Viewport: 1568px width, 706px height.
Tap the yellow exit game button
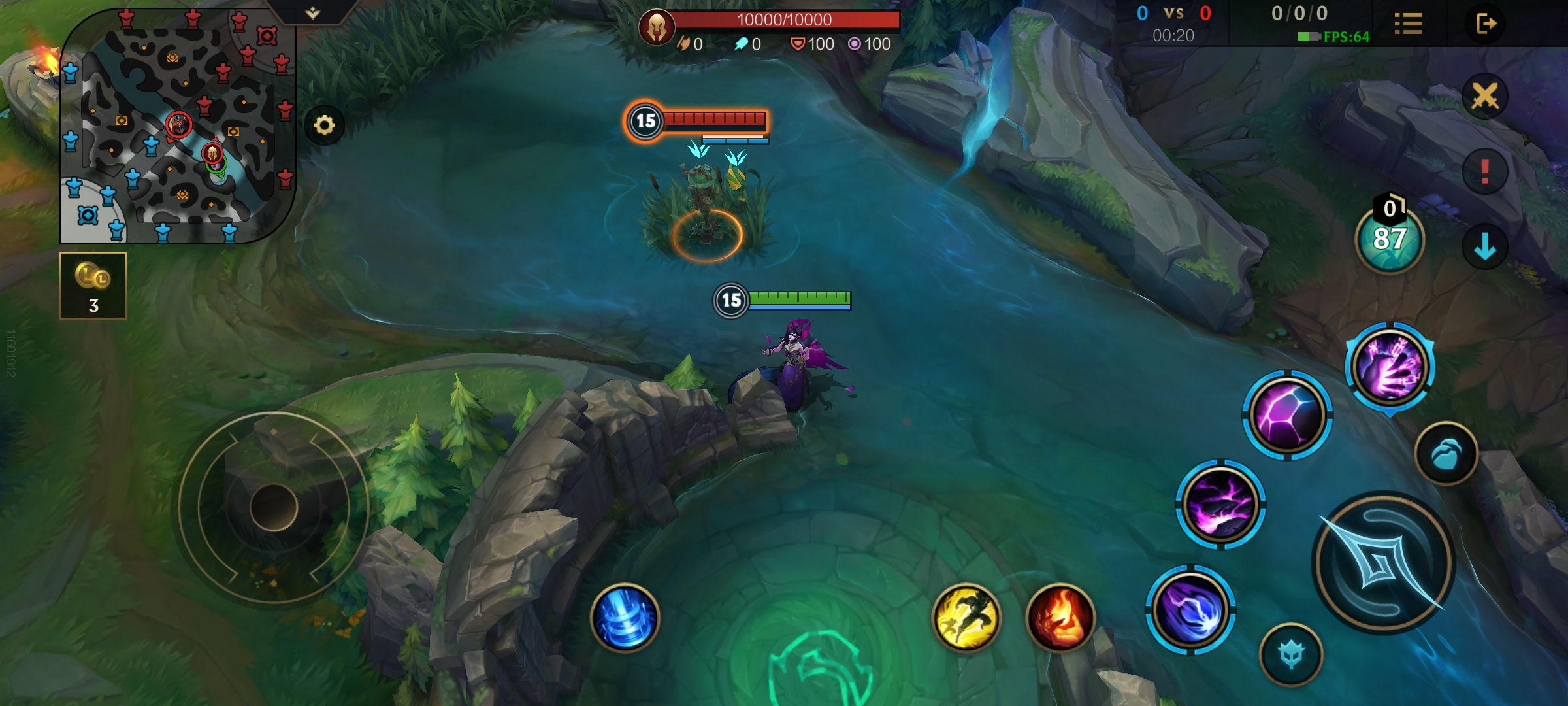[1486, 24]
